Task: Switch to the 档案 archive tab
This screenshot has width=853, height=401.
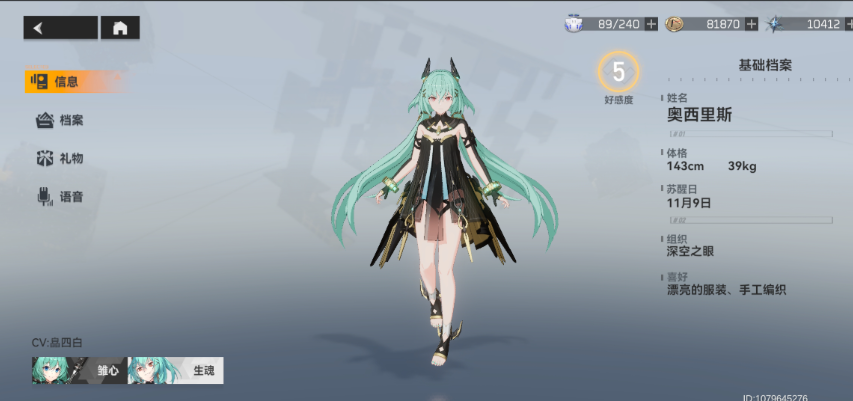Action: click(62, 120)
